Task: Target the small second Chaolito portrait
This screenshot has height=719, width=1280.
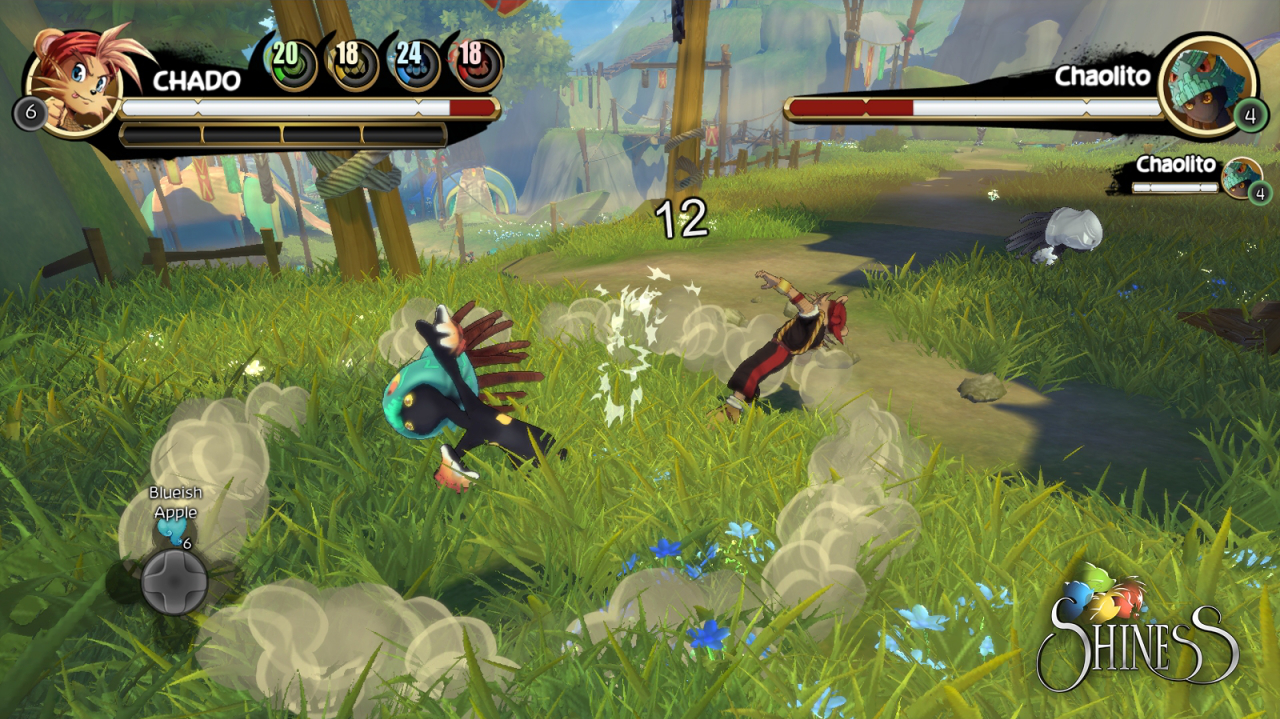Action: [x=1242, y=177]
